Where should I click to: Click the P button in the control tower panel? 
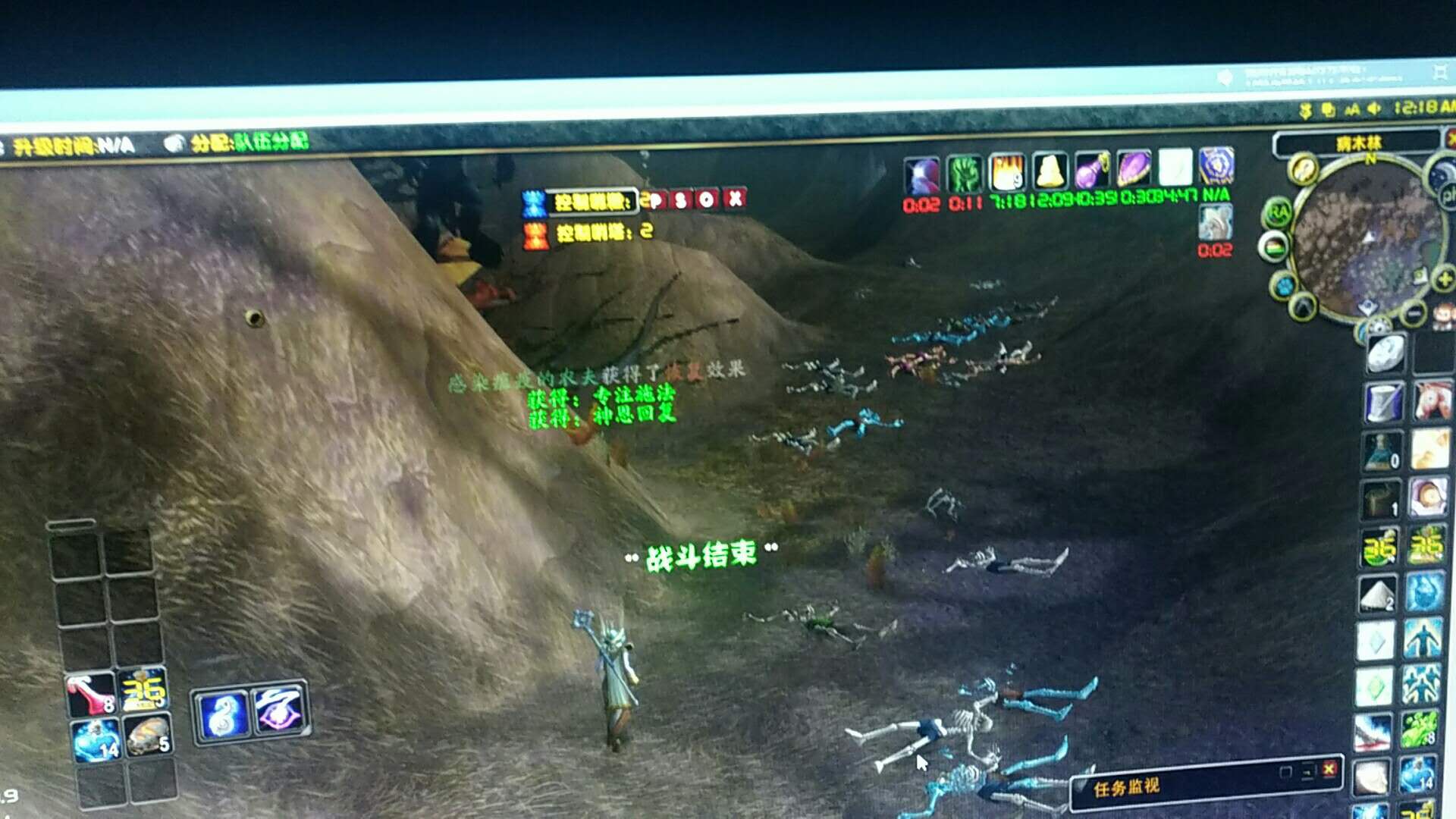pyautogui.click(x=657, y=199)
